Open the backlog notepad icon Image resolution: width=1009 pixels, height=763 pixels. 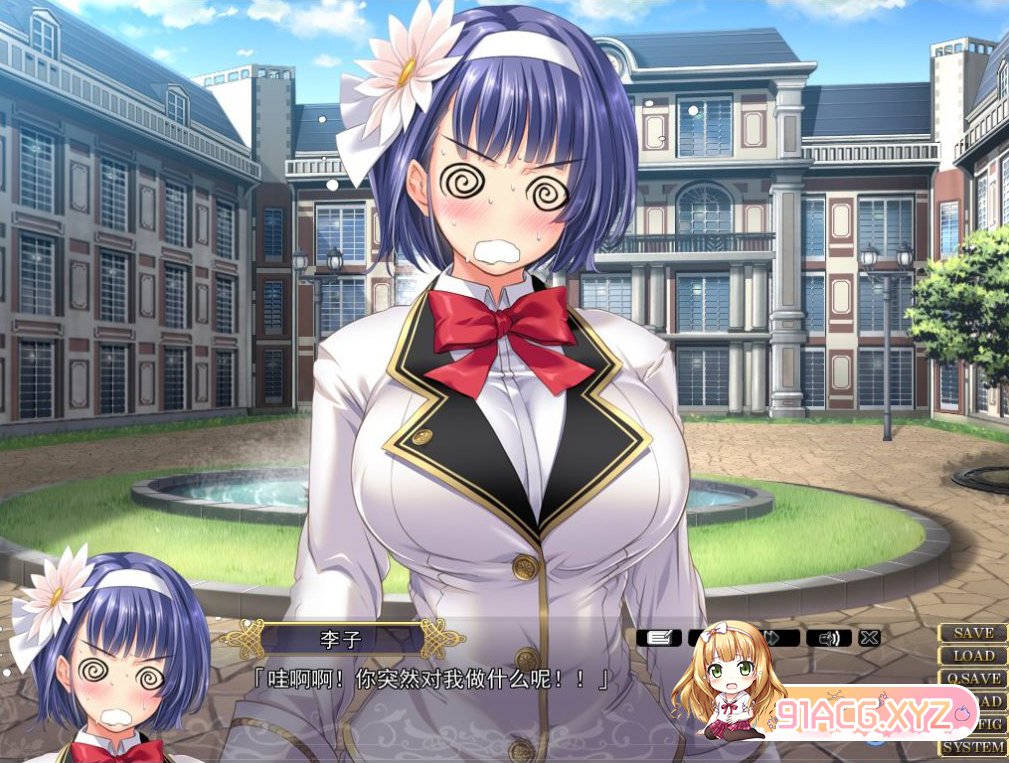coord(659,637)
